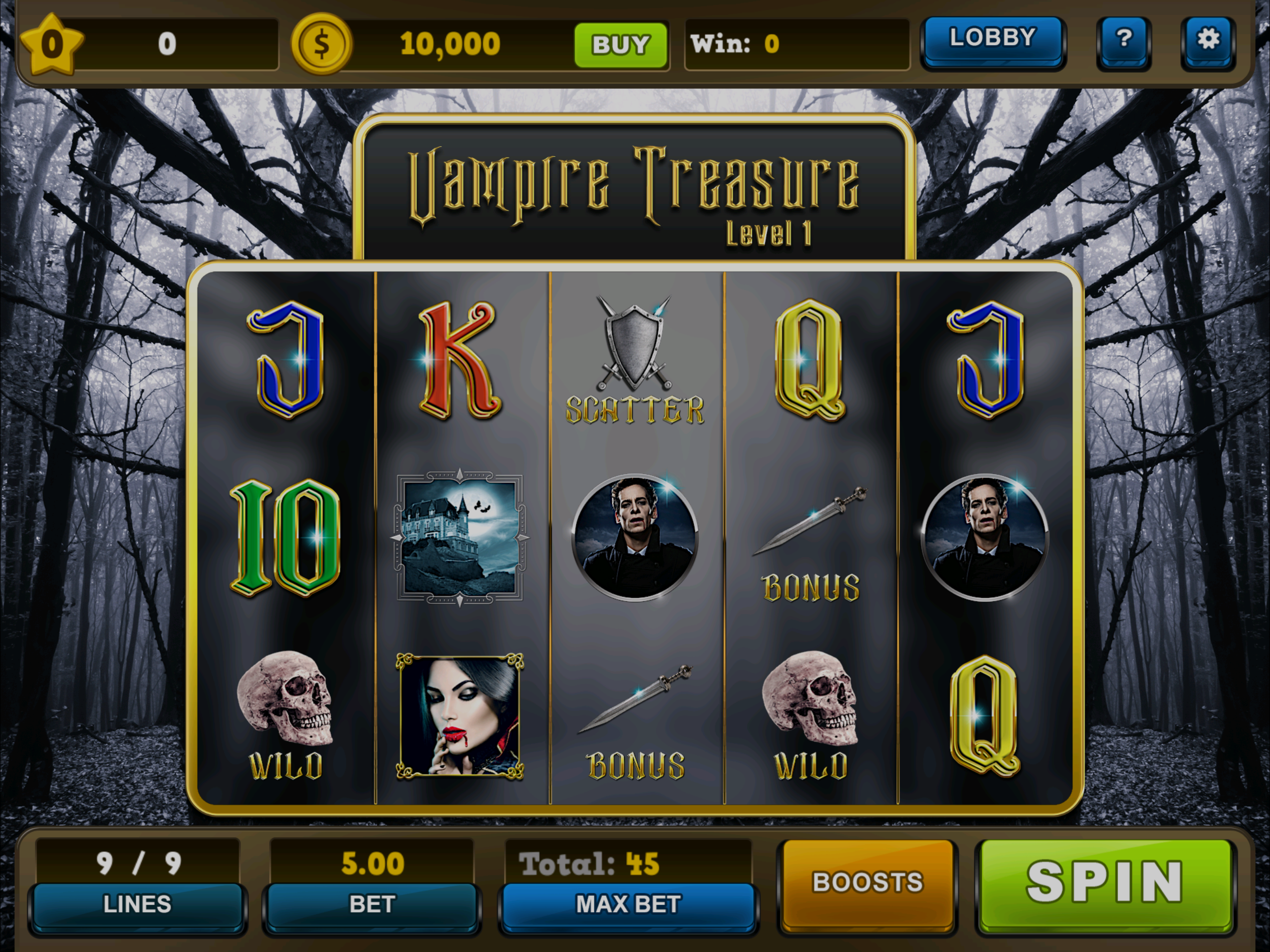
Task: Adjust paylines using the LINES button
Action: click(138, 905)
